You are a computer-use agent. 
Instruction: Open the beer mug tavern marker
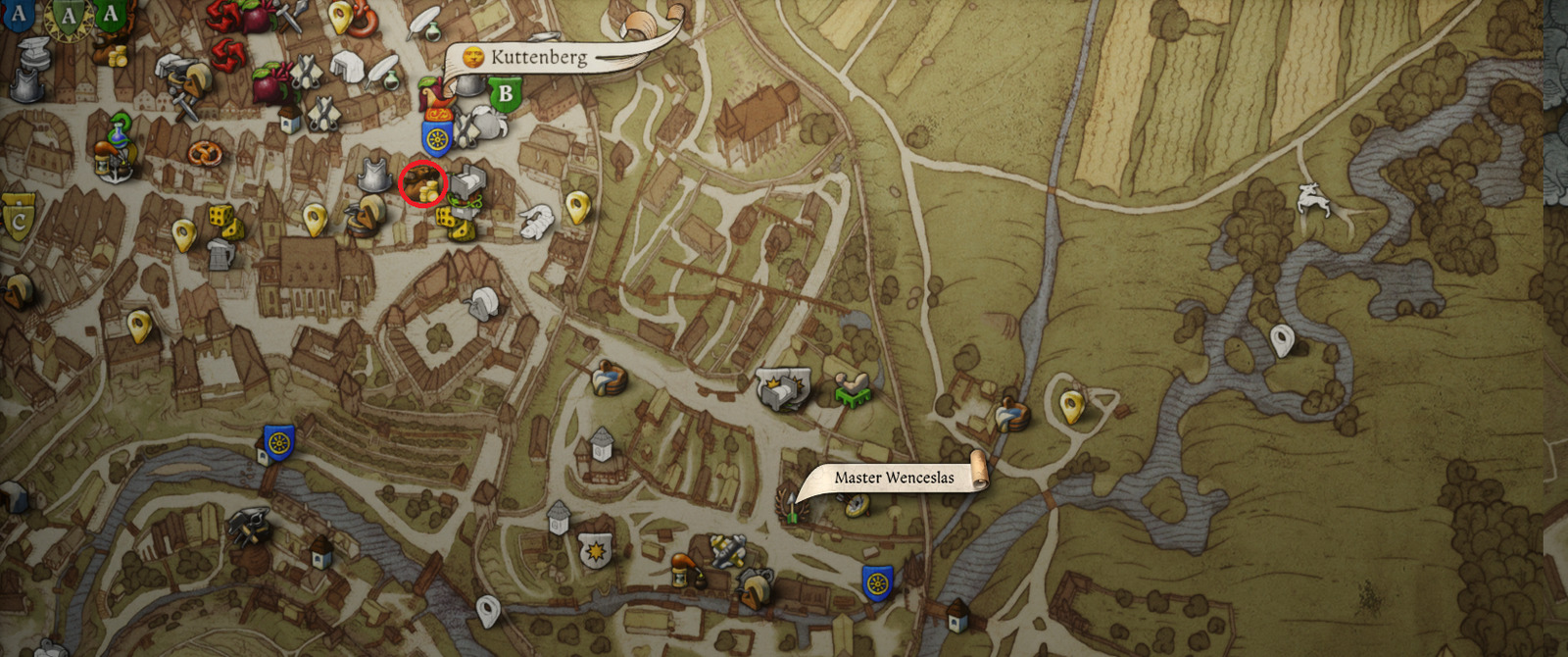tap(220, 255)
